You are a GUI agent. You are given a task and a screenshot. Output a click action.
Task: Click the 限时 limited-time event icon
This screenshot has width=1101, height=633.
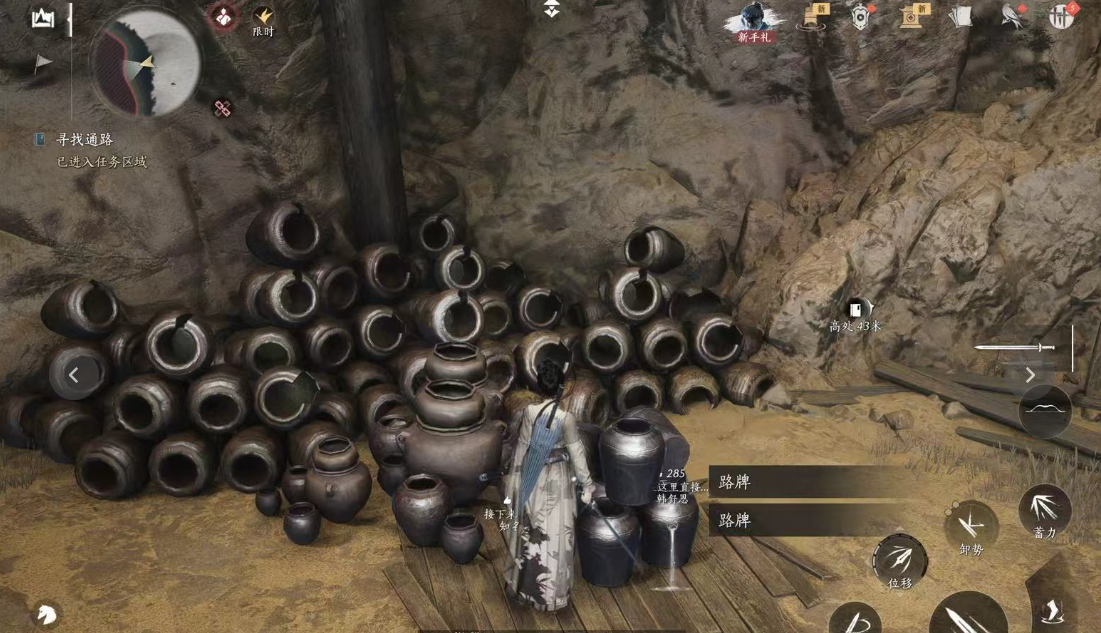tap(263, 18)
